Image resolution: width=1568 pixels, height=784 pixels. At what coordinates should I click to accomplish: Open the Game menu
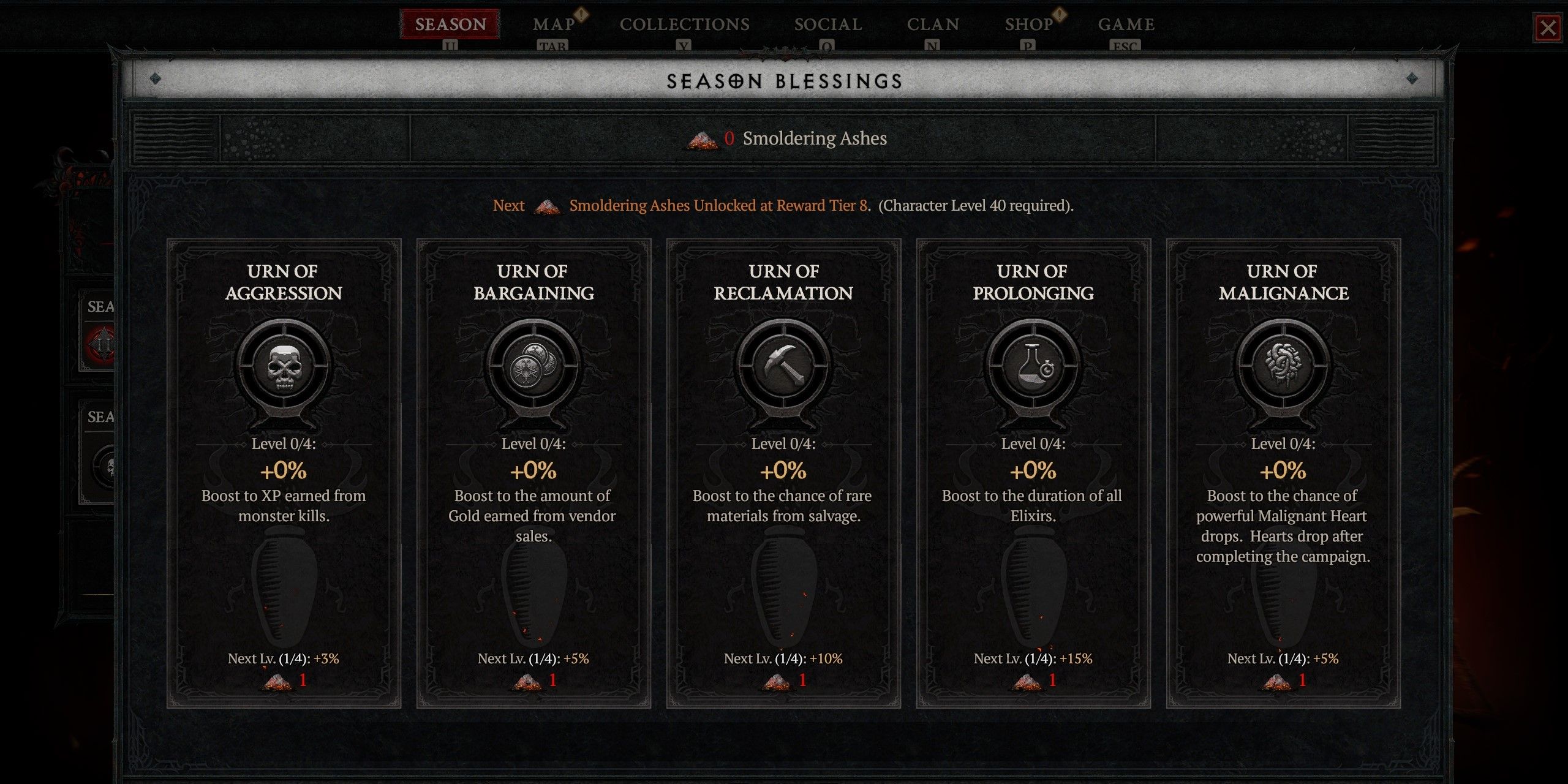tap(1126, 24)
